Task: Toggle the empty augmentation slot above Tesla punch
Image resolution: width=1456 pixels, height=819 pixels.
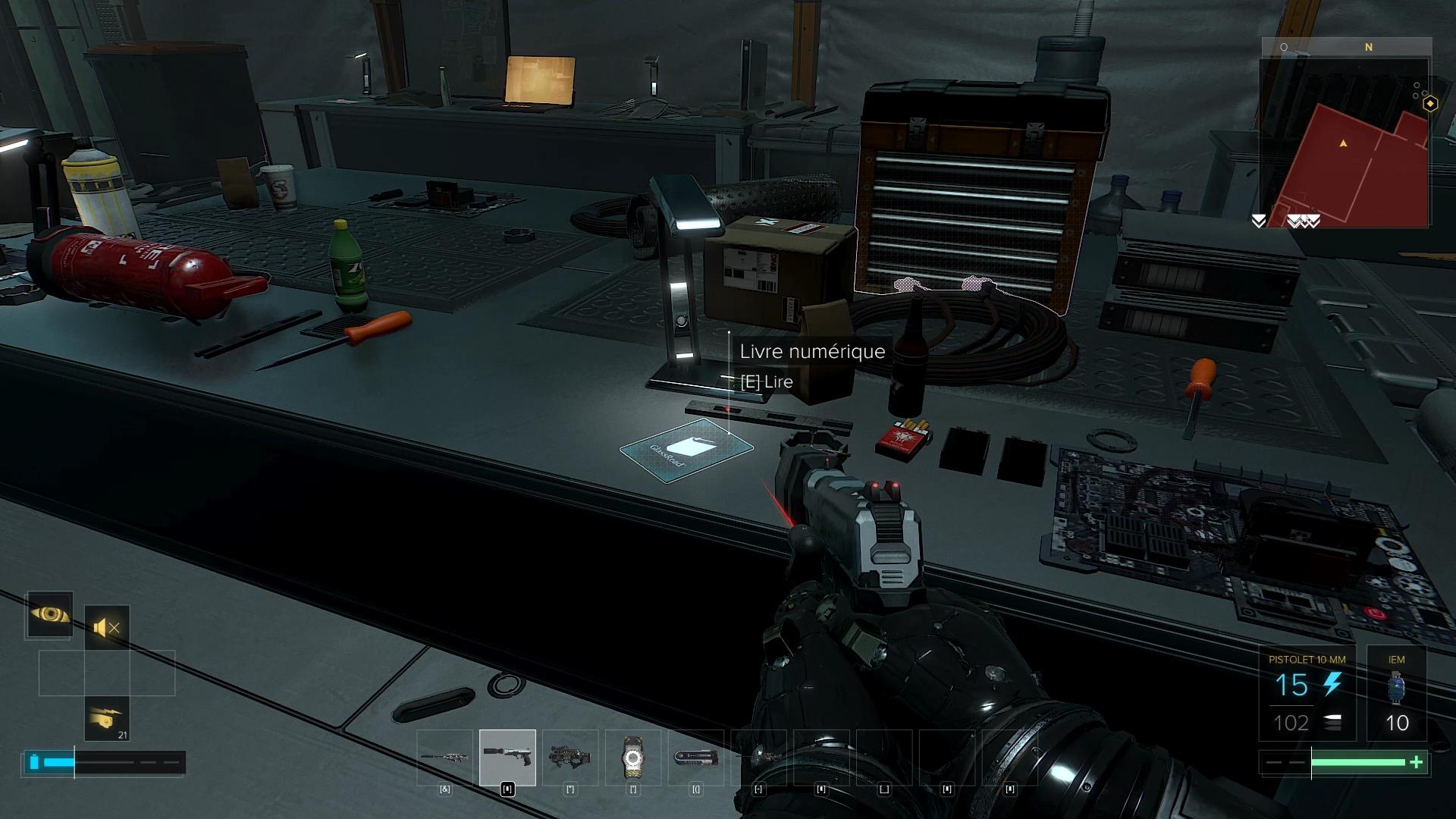Action: [x=106, y=672]
